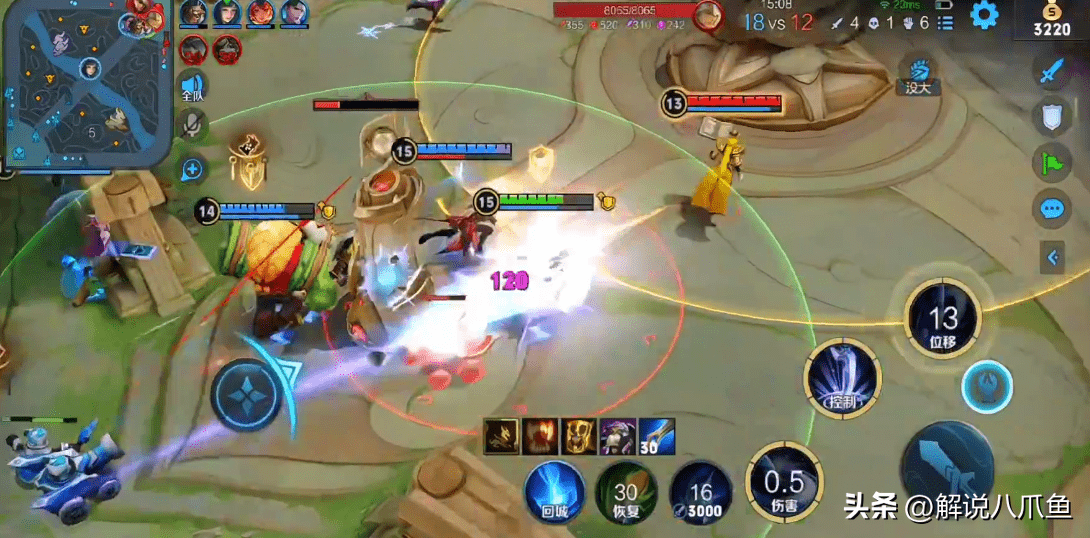Open the quick message plus bubble
Viewport: 1090px width, 538px height.
tap(192, 169)
